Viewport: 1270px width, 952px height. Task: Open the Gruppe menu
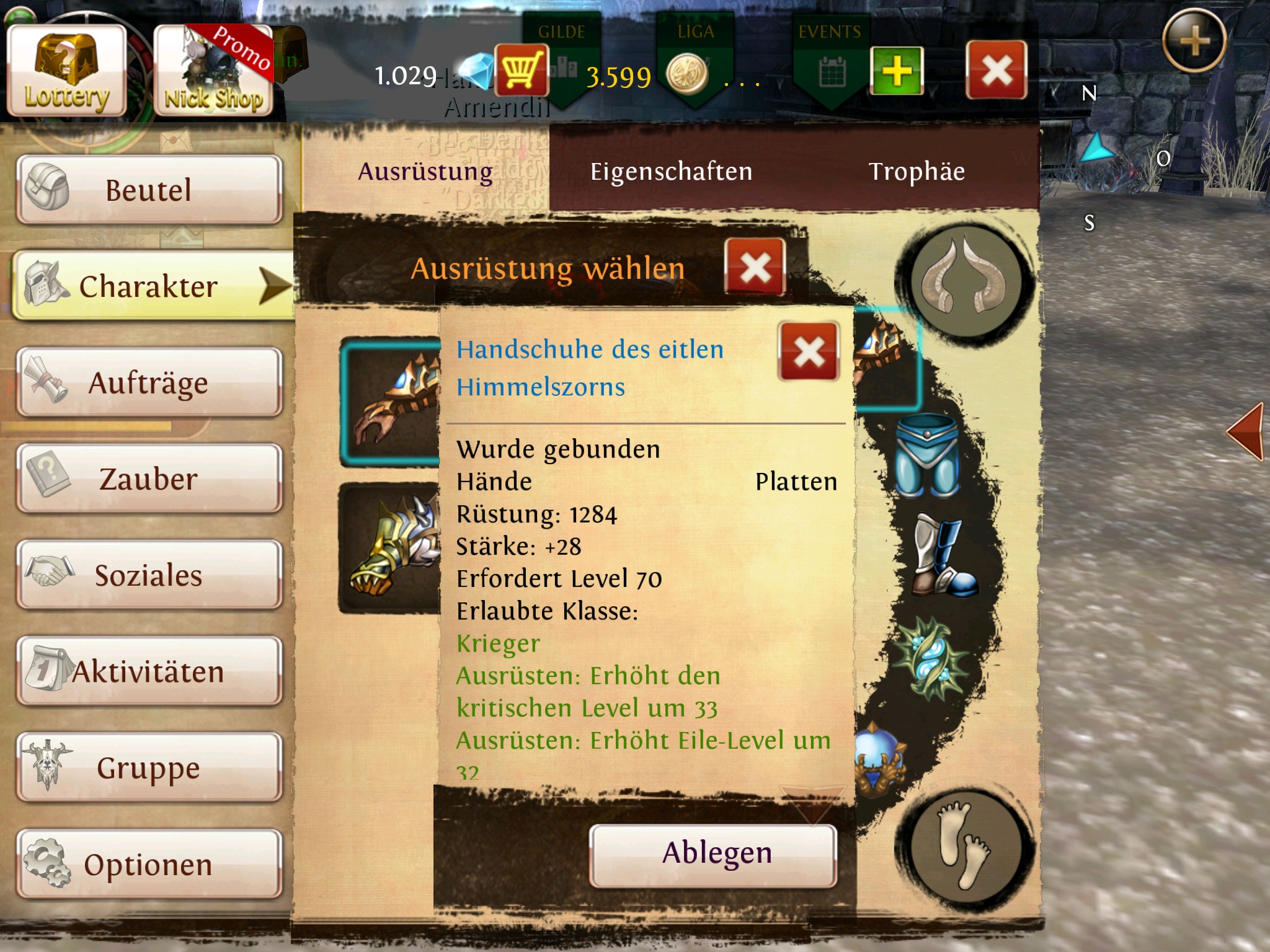coord(149,767)
